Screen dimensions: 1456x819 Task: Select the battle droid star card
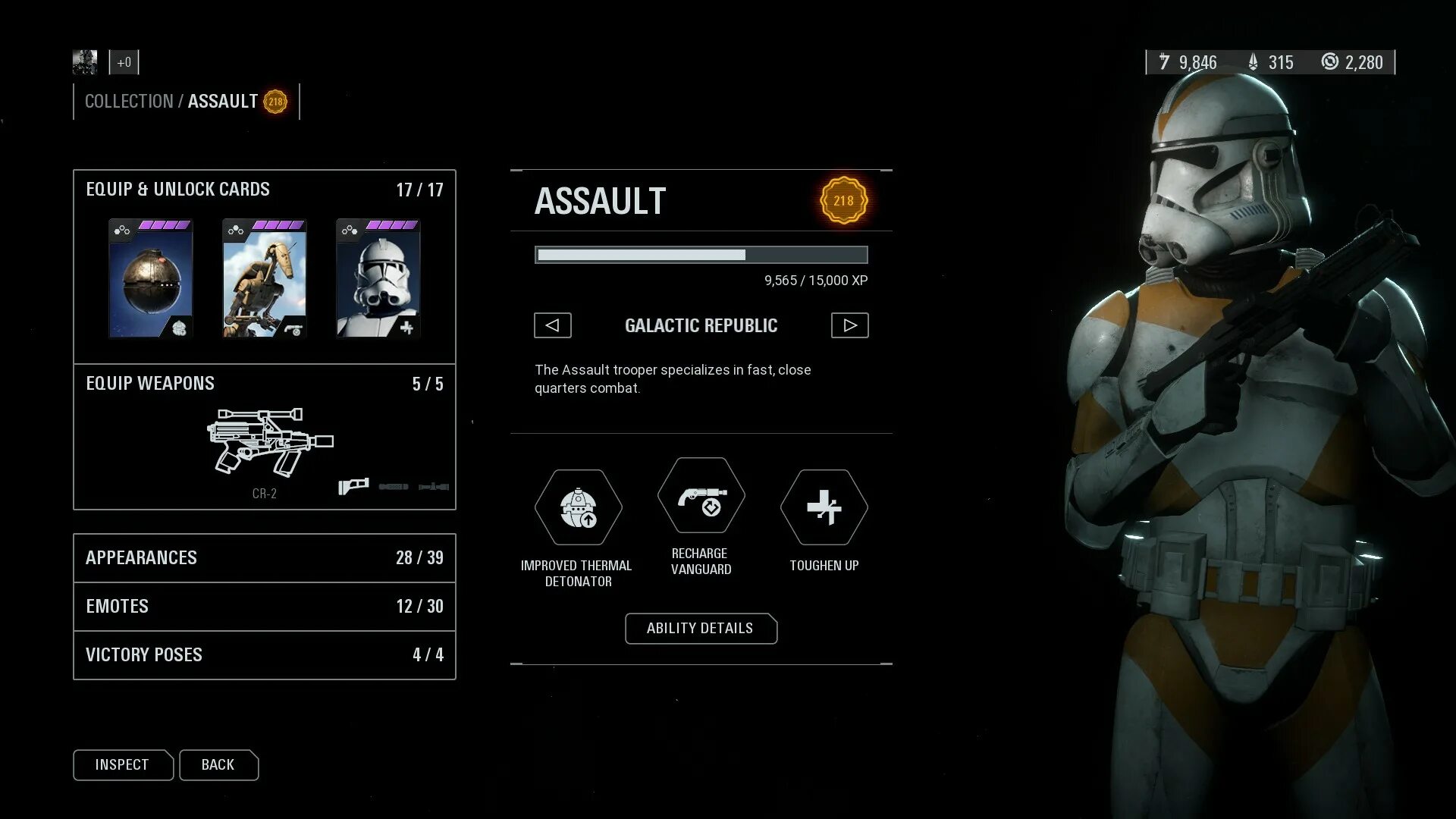coord(265,278)
